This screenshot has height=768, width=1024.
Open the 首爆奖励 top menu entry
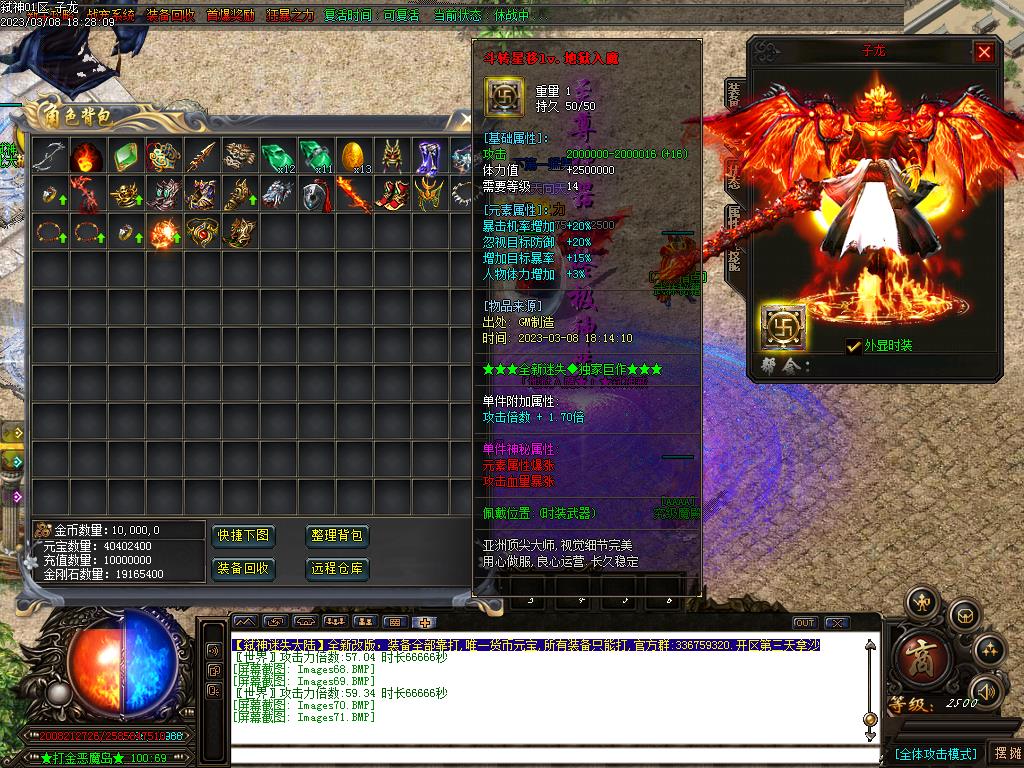pos(230,16)
